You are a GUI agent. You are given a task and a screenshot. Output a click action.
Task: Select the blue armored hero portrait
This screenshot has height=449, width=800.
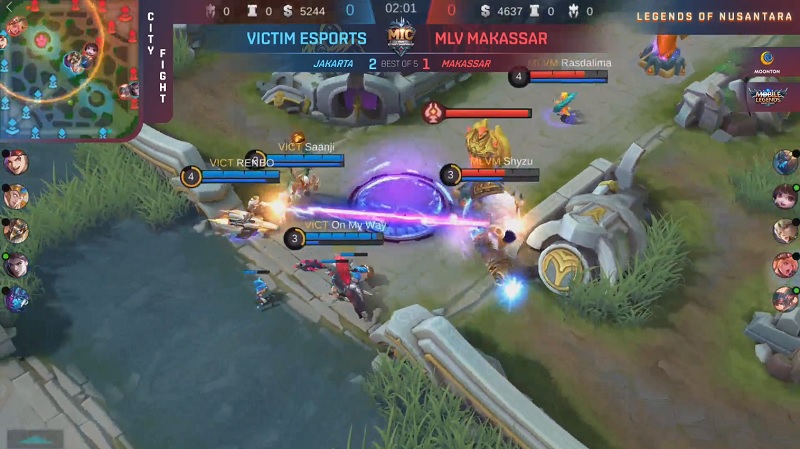(784, 161)
